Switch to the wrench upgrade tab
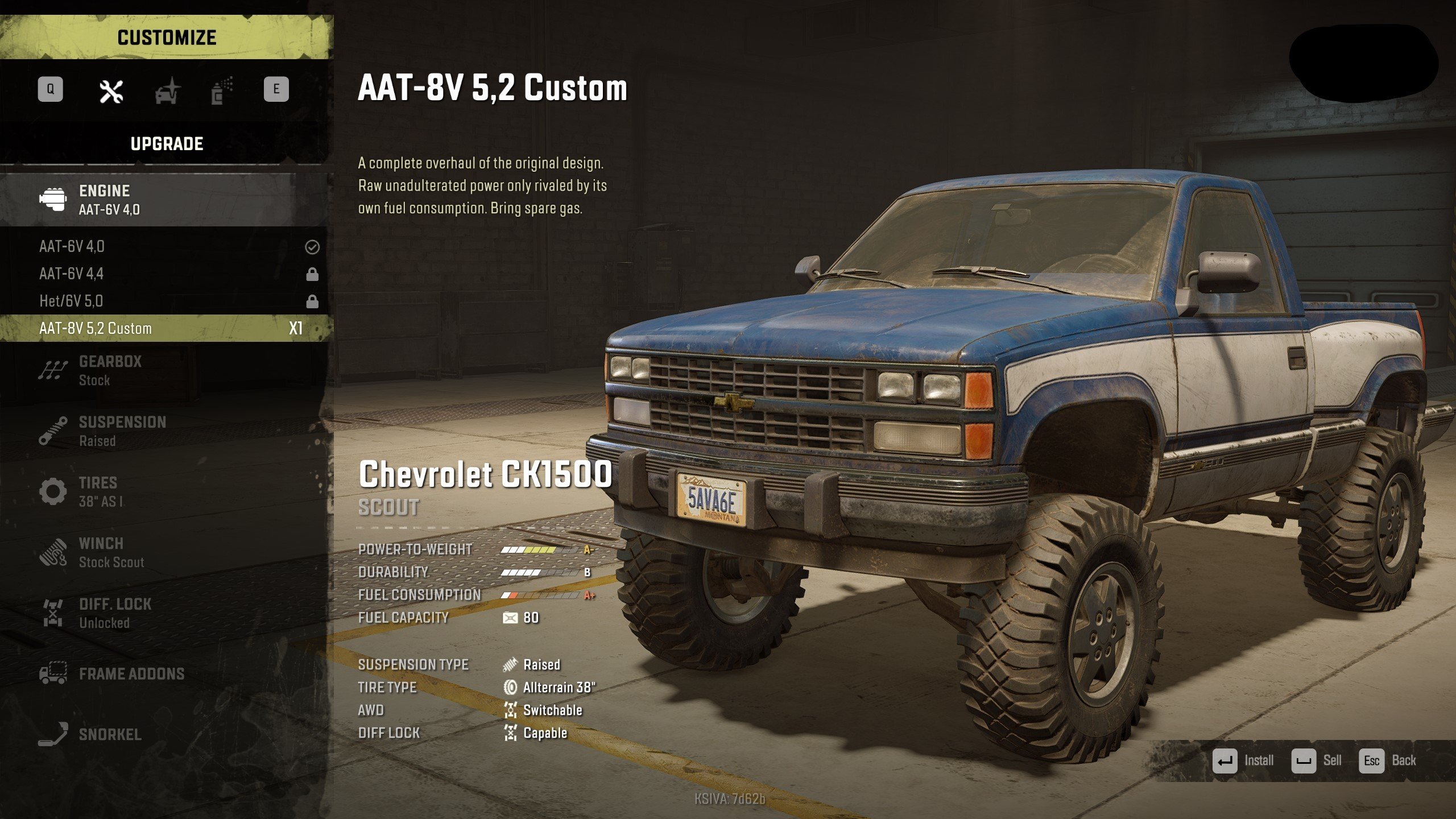The width and height of the screenshot is (1456, 819). click(x=111, y=91)
